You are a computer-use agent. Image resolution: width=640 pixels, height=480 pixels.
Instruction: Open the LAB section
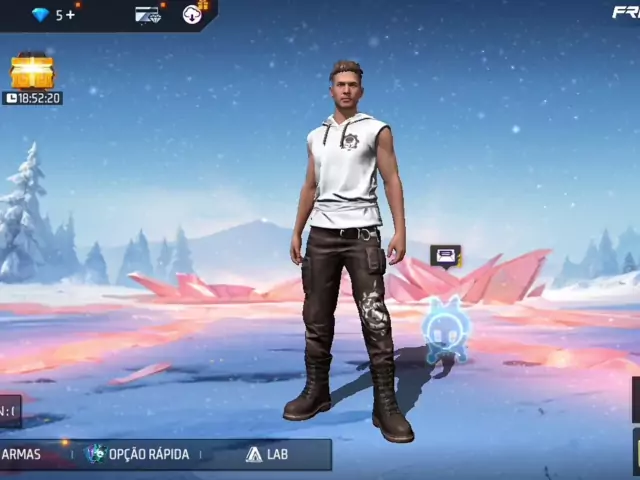(267, 454)
